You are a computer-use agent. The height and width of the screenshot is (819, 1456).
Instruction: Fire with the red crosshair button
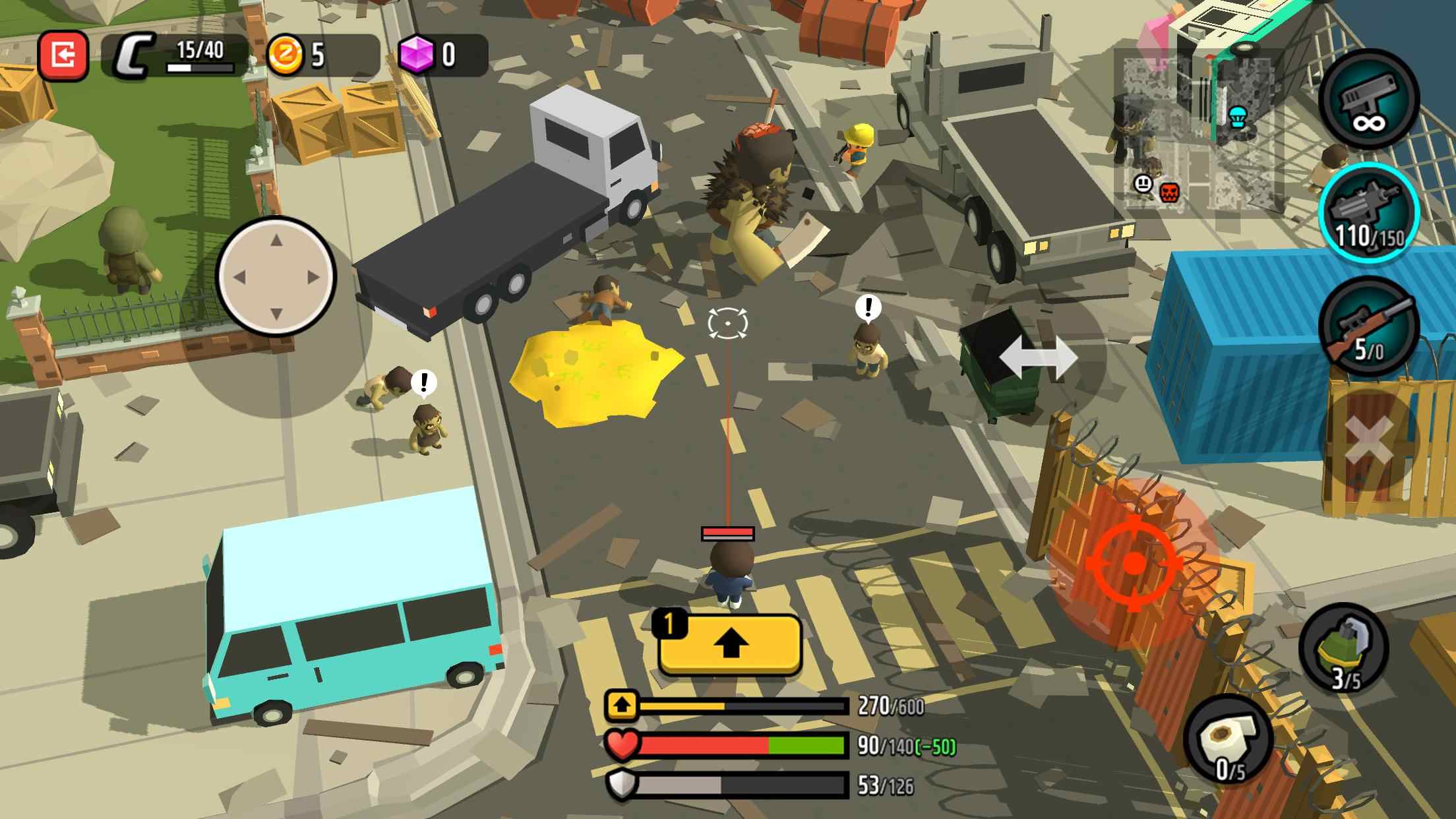tap(1133, 563)
